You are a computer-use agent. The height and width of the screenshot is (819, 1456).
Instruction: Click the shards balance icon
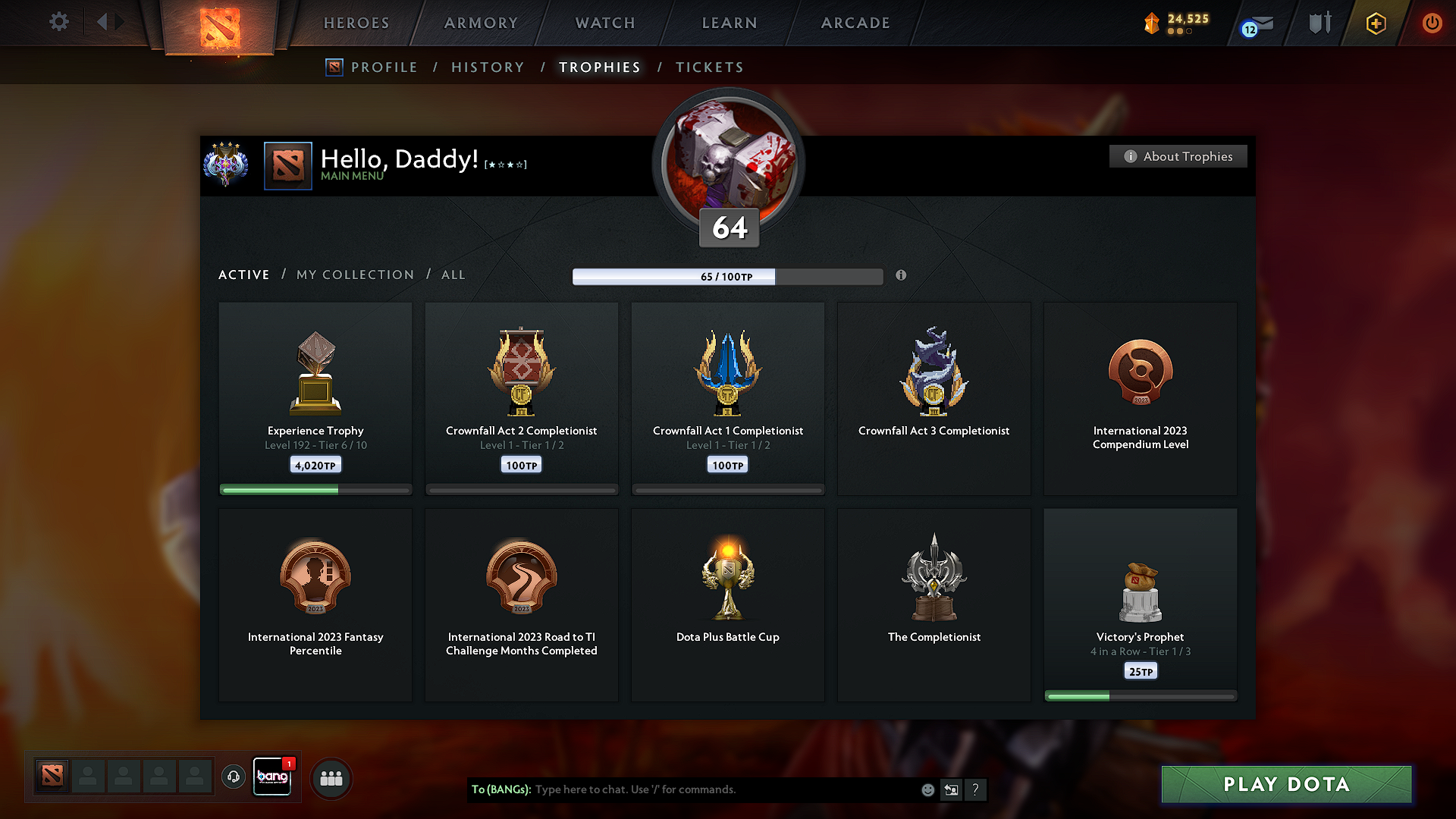click(x=1152, y=22)
